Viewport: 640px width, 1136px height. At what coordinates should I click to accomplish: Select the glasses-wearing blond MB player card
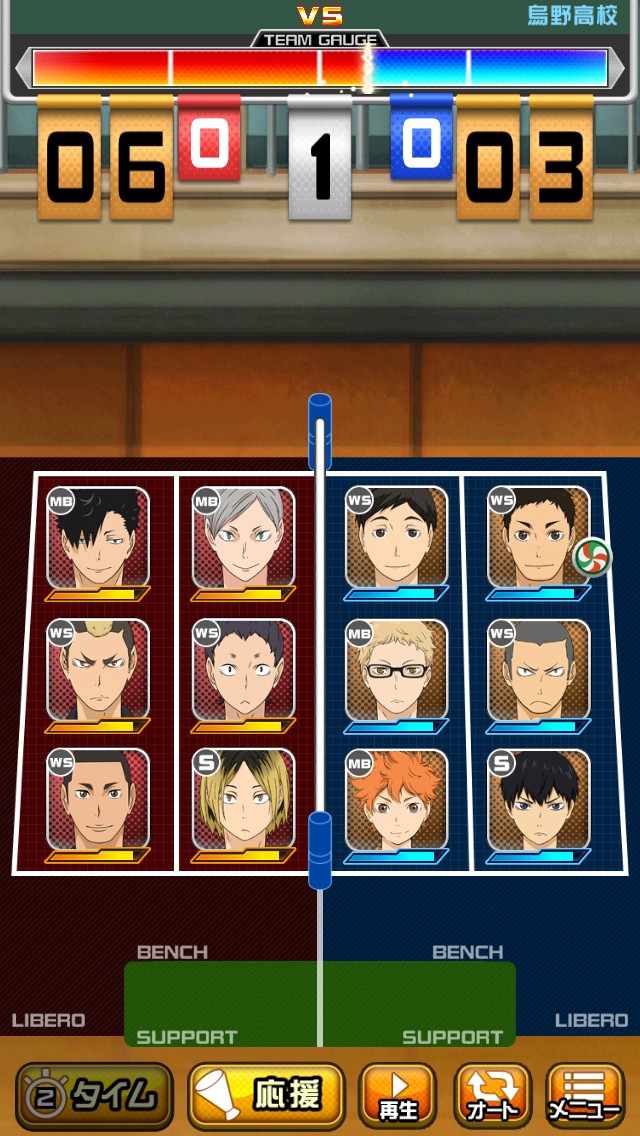coord(397,671)
